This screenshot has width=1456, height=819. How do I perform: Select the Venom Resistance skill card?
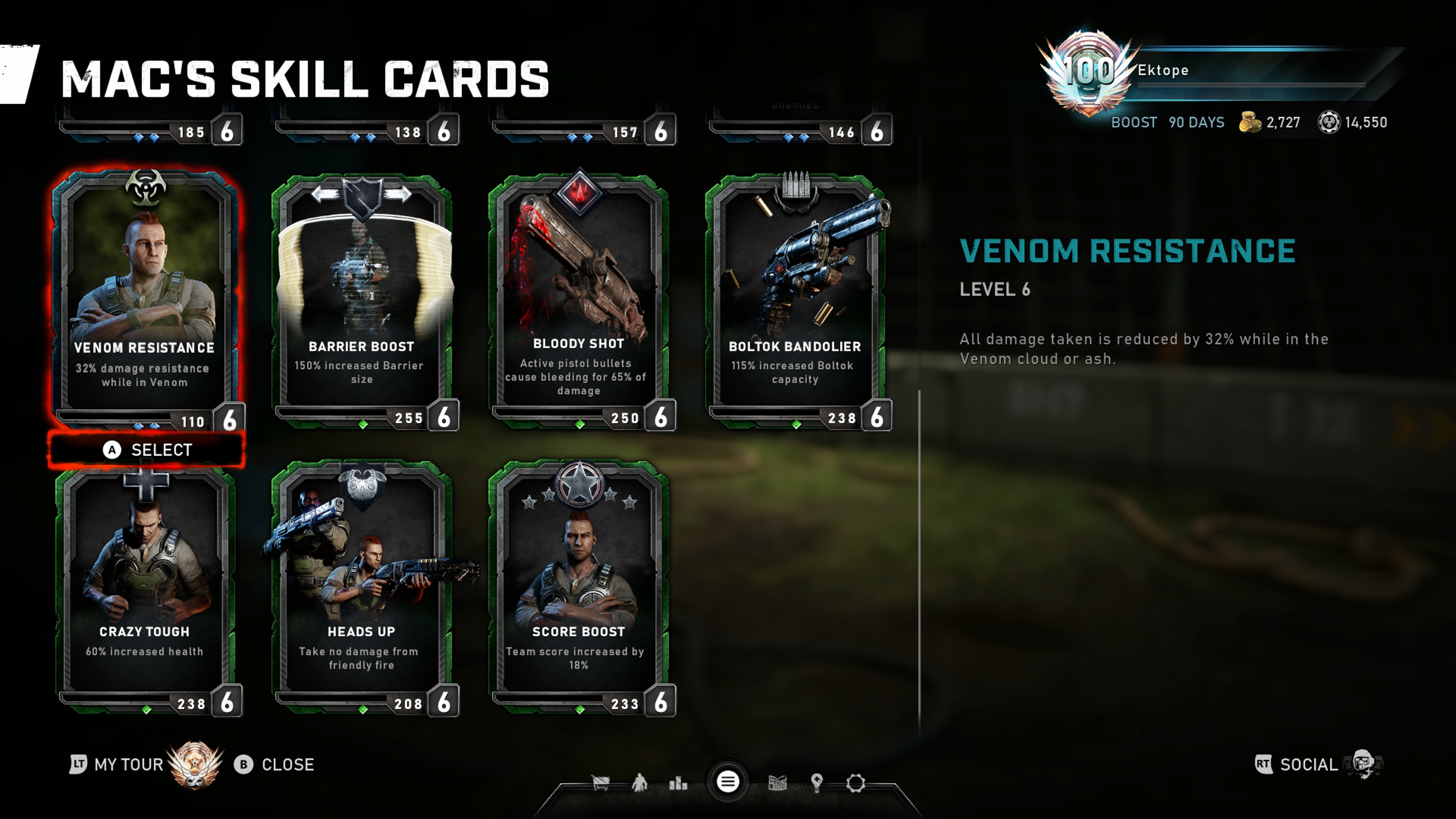click(145, 294)
